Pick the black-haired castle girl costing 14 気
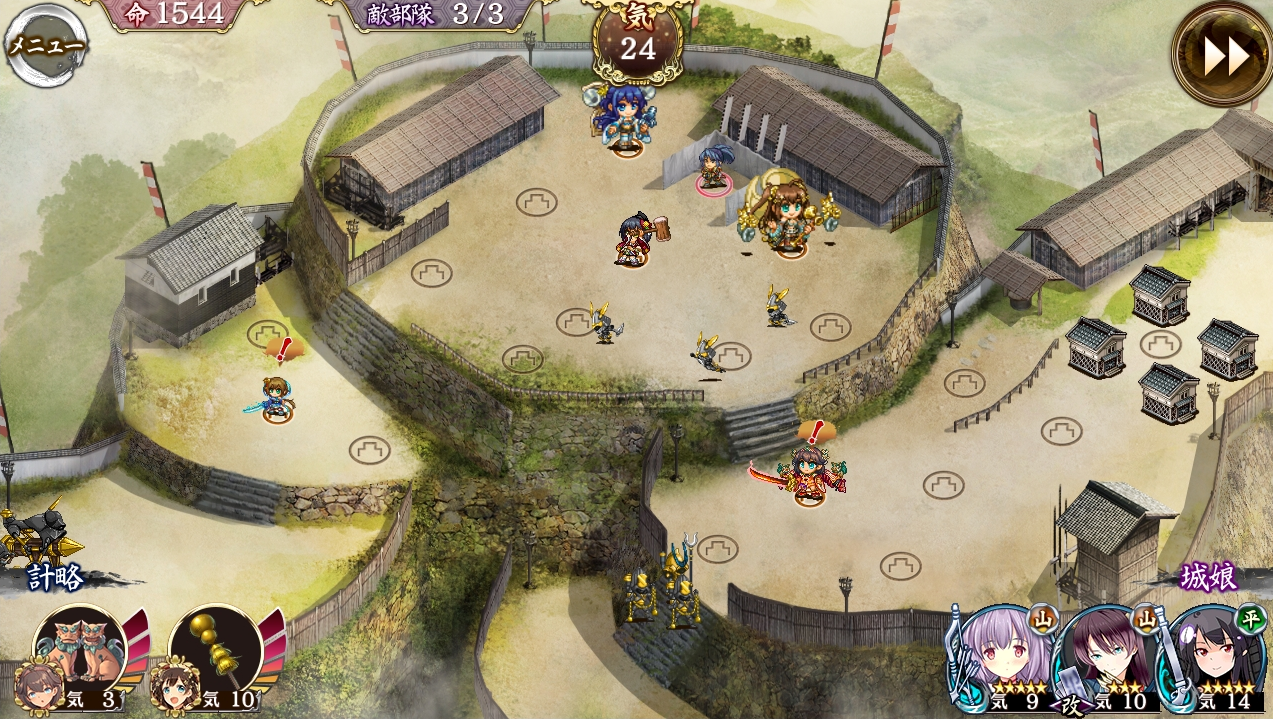 click(x=1213, y=658)
